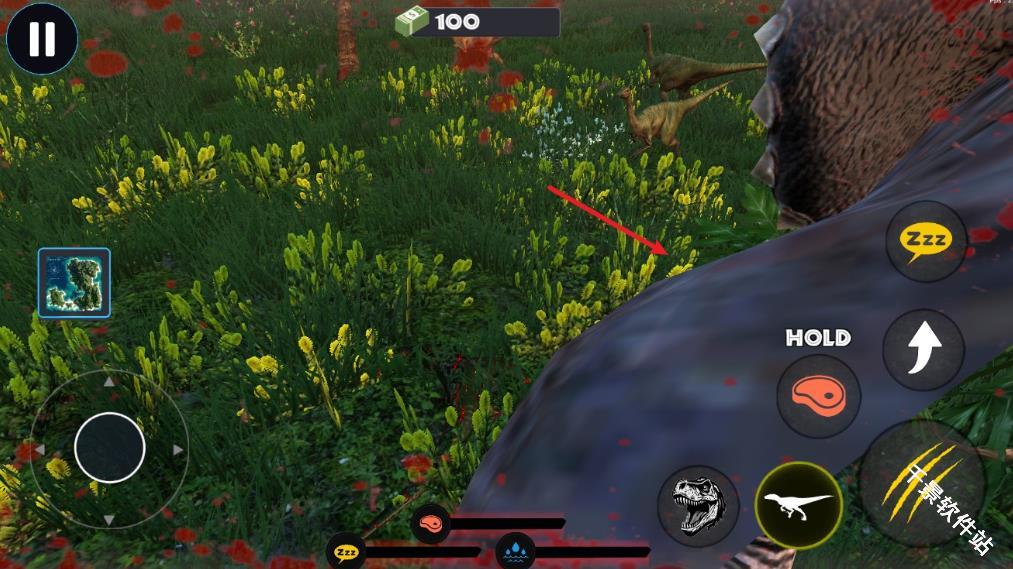Hold the meat eat button

pos(818,396)
